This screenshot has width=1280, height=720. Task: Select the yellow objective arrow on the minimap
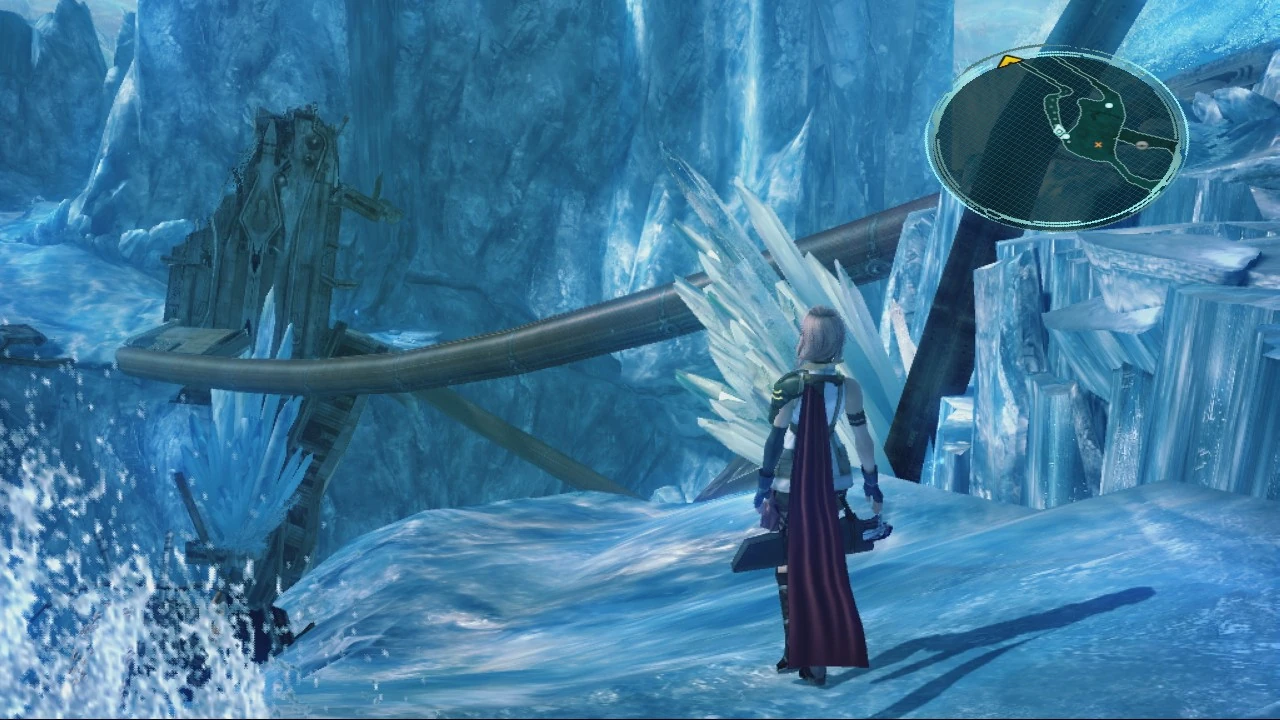pos(1008,62)
